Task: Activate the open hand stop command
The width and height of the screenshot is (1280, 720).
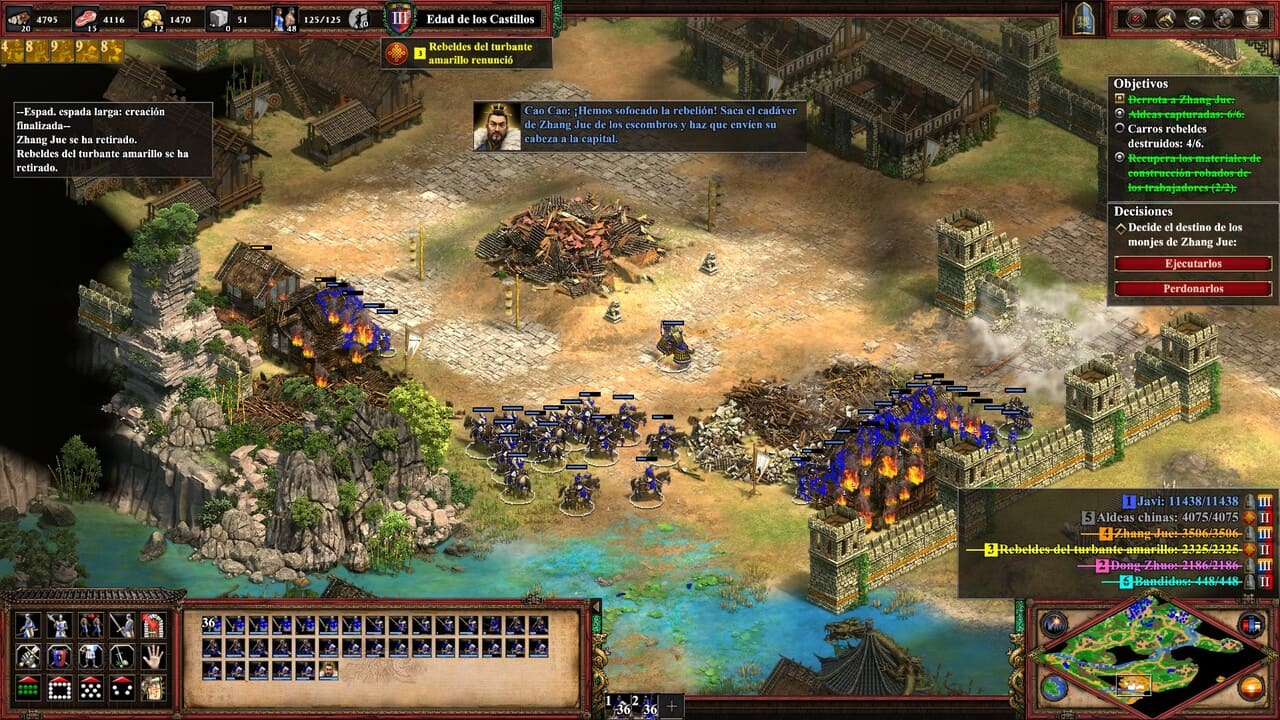Action: click(x=152, y=656)
